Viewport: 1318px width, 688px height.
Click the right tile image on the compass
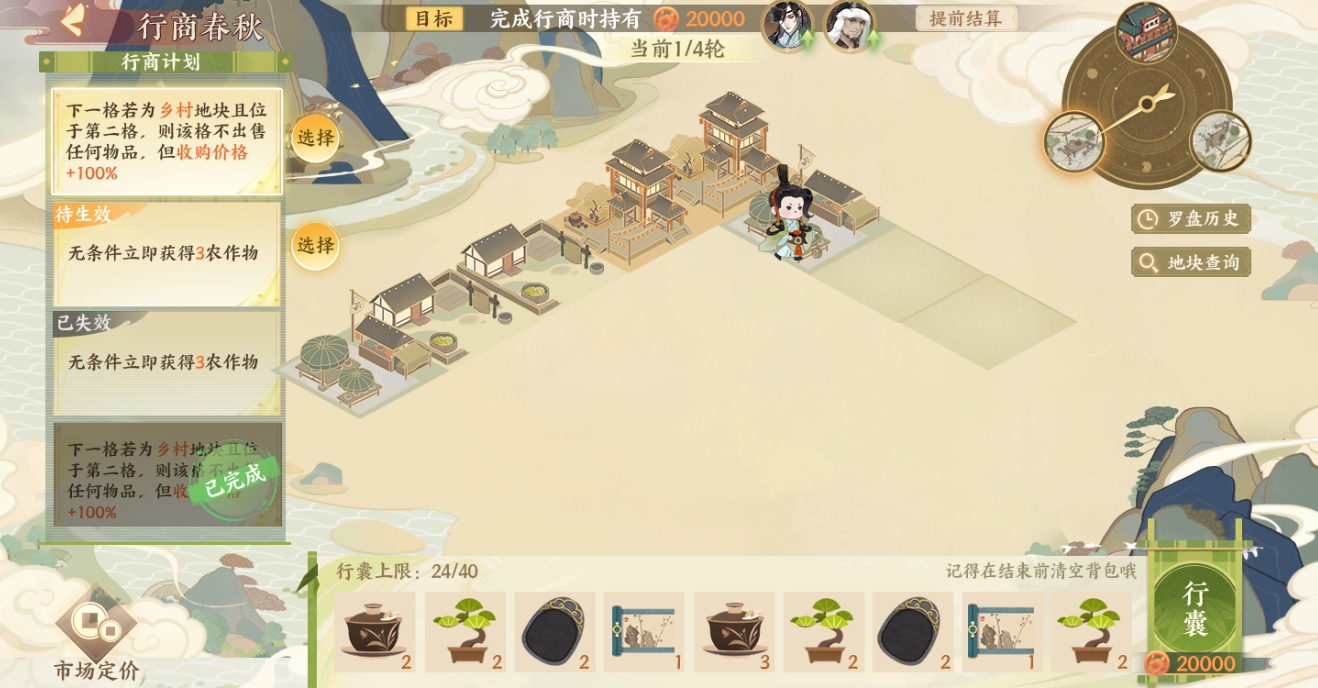pyautogui.click(x=1219, y=141)
